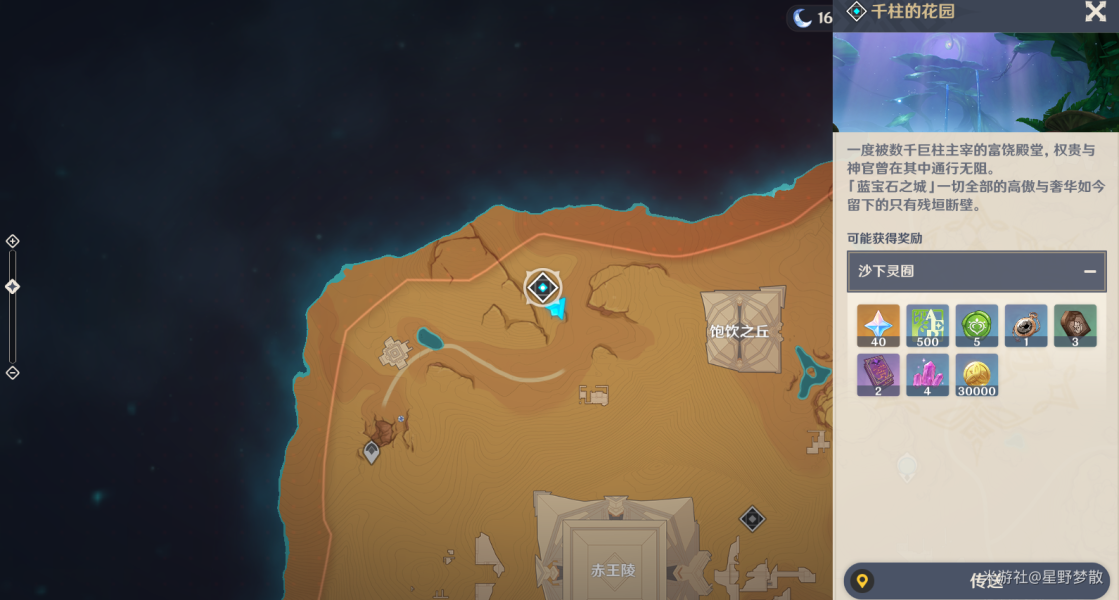Select the highlighted domain marker on the map
Screen dimensions: 1119x600
coord(542,288)
